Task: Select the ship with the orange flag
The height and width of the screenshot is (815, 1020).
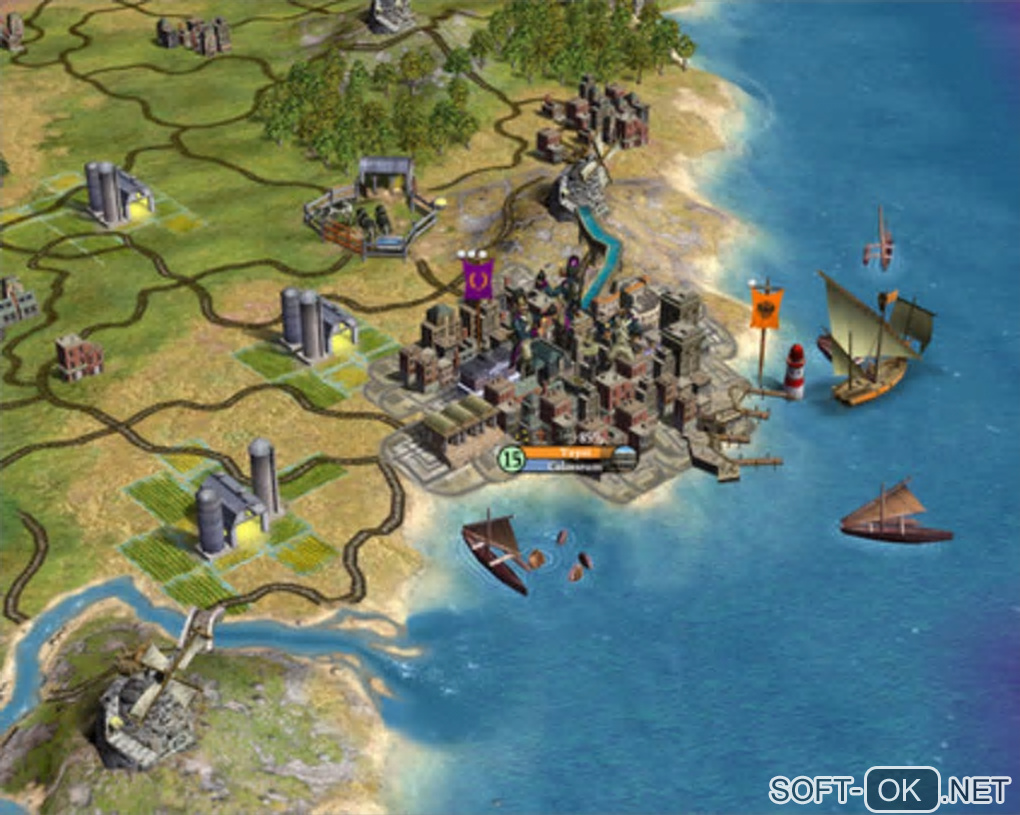Action: tap(870, 345)
